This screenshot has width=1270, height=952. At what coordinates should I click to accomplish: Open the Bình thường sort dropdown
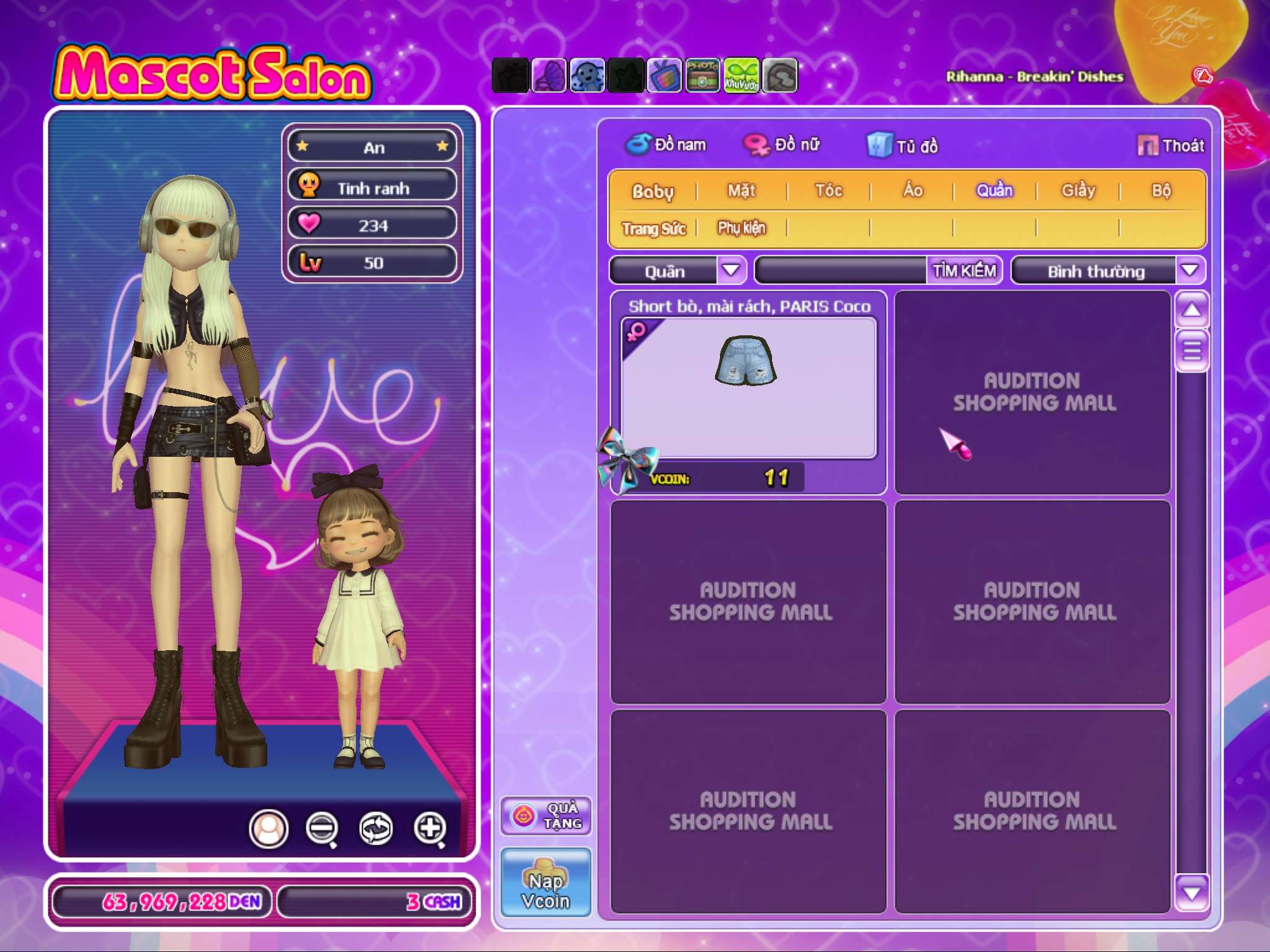(x=1189, y=270)
